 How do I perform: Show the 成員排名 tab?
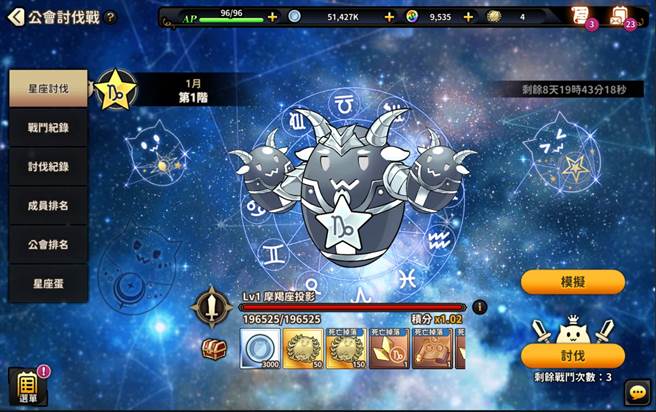pyautogui.click(x=48, y=206)
